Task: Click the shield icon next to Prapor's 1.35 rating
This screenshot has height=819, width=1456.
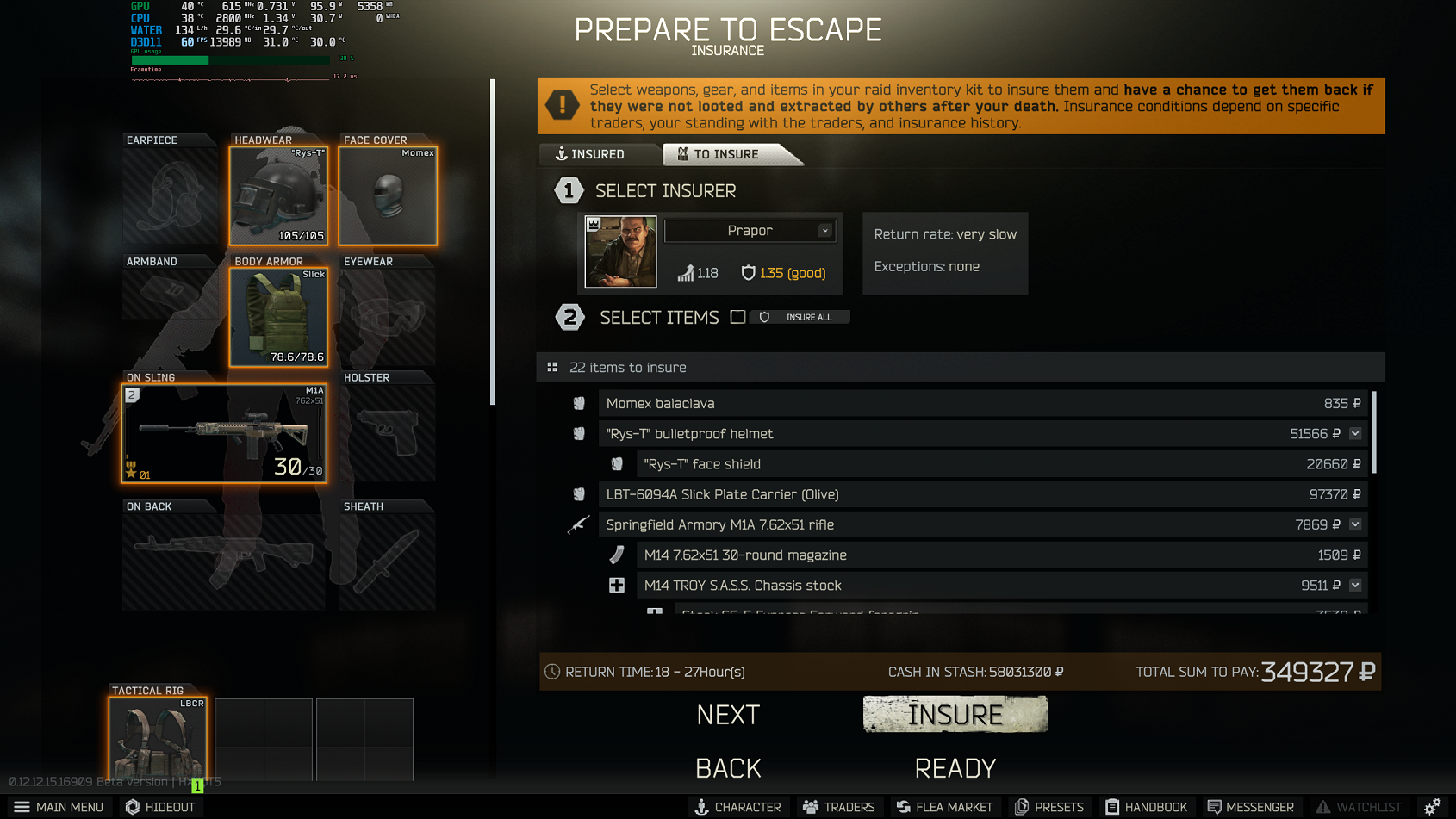Action: pos(746,273)
